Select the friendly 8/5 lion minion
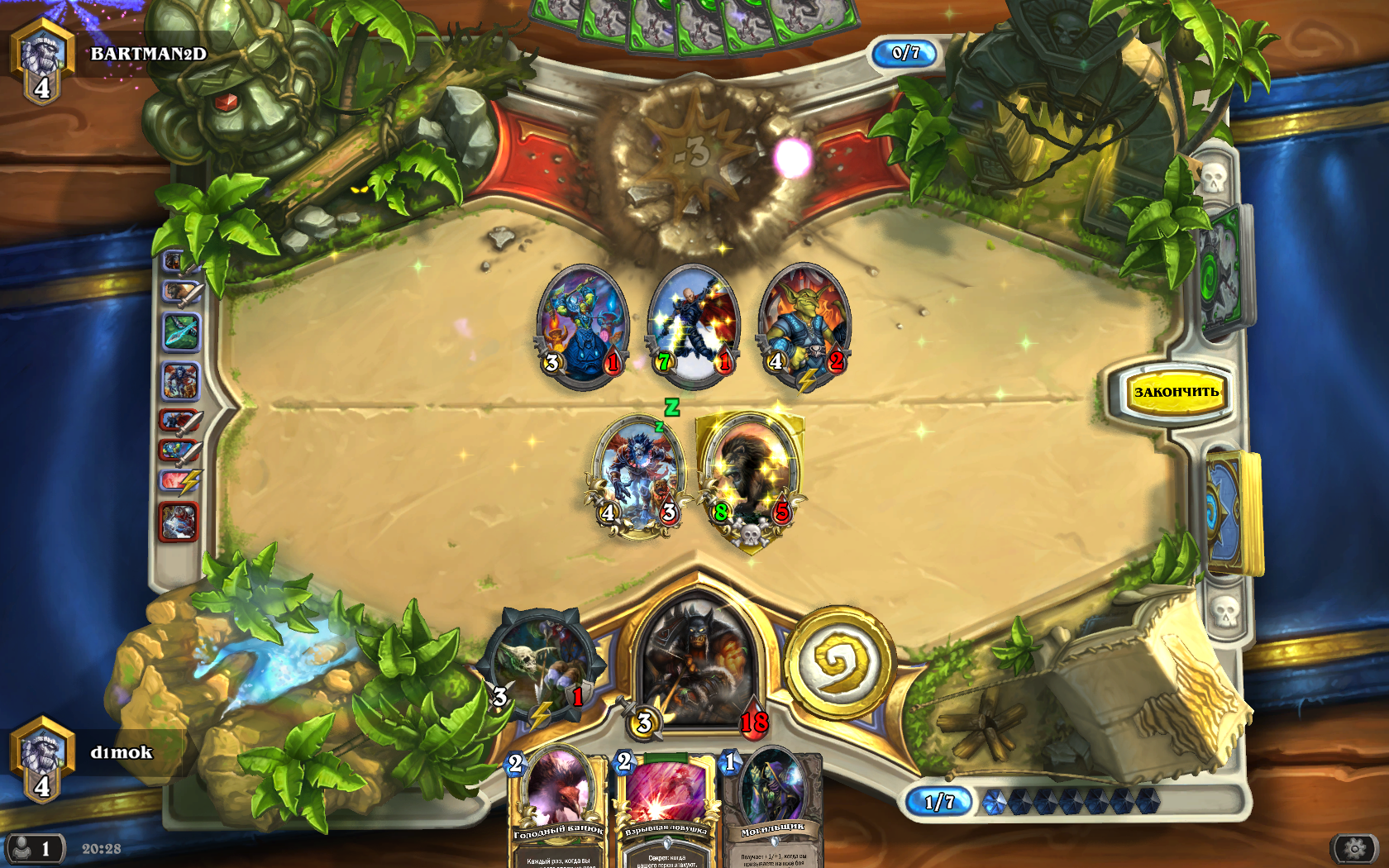Viewport: 1389px width, 868px height. [751, 477]
